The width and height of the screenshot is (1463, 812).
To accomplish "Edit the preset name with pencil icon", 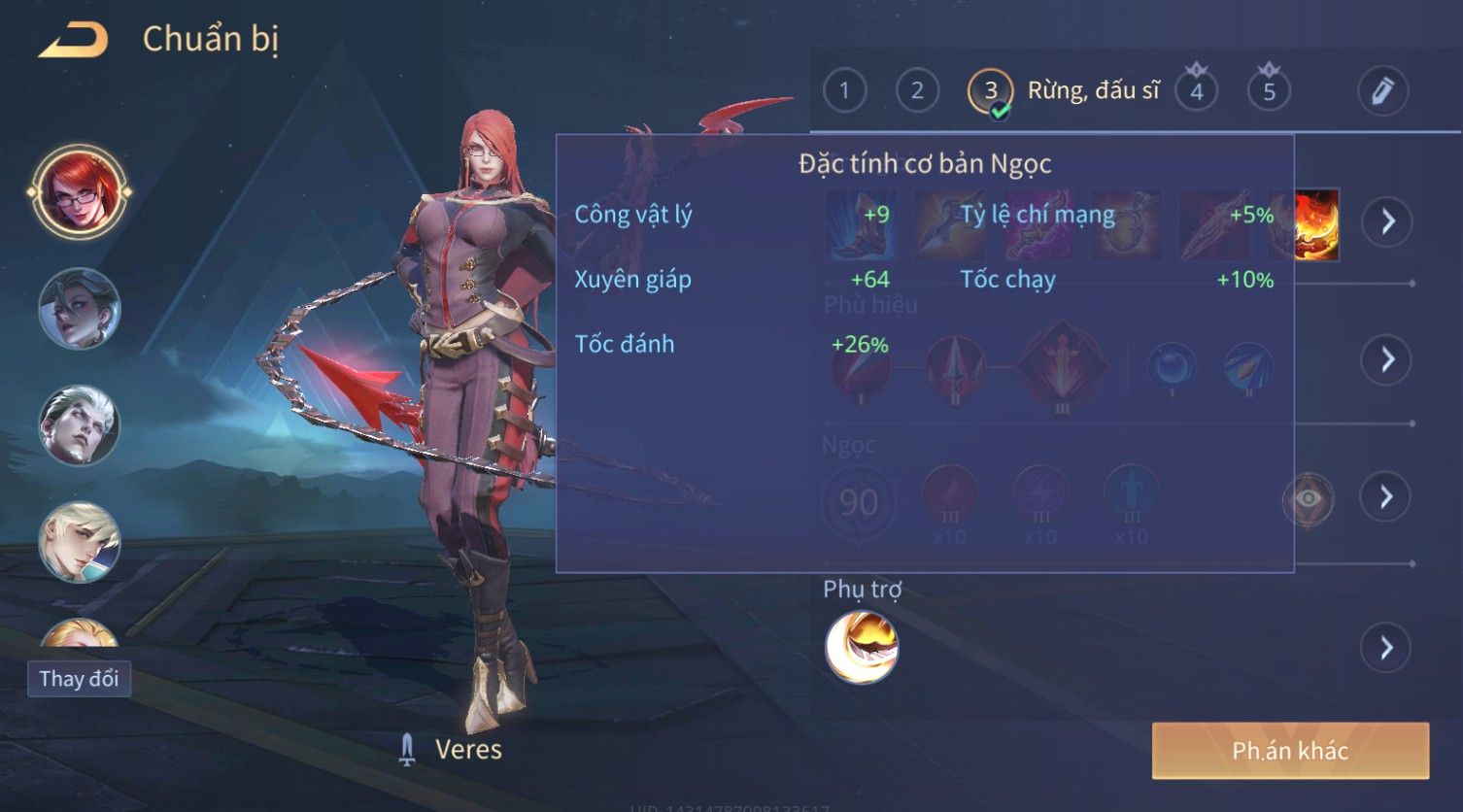I will [1383, 91].
